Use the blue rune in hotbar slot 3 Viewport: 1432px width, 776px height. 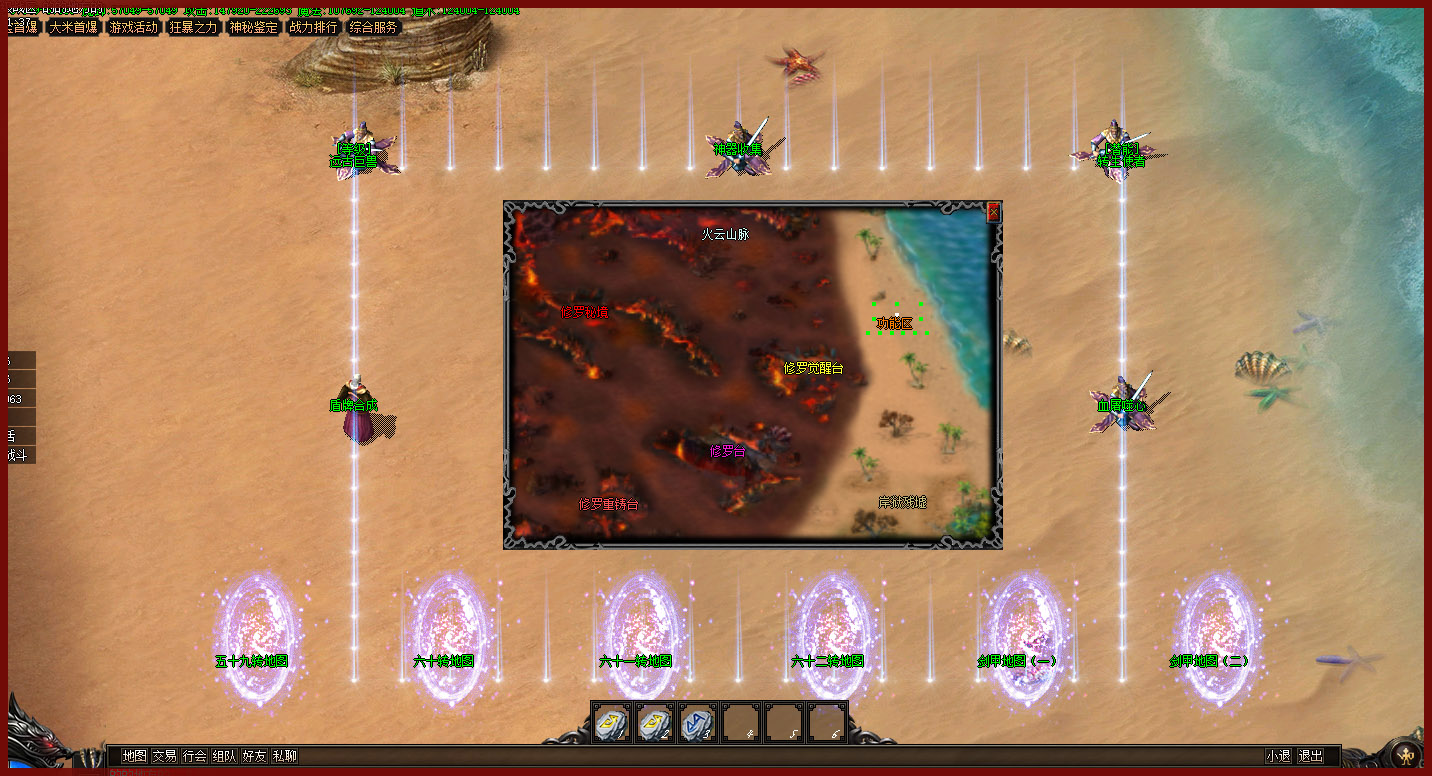[x=697, y=722]
